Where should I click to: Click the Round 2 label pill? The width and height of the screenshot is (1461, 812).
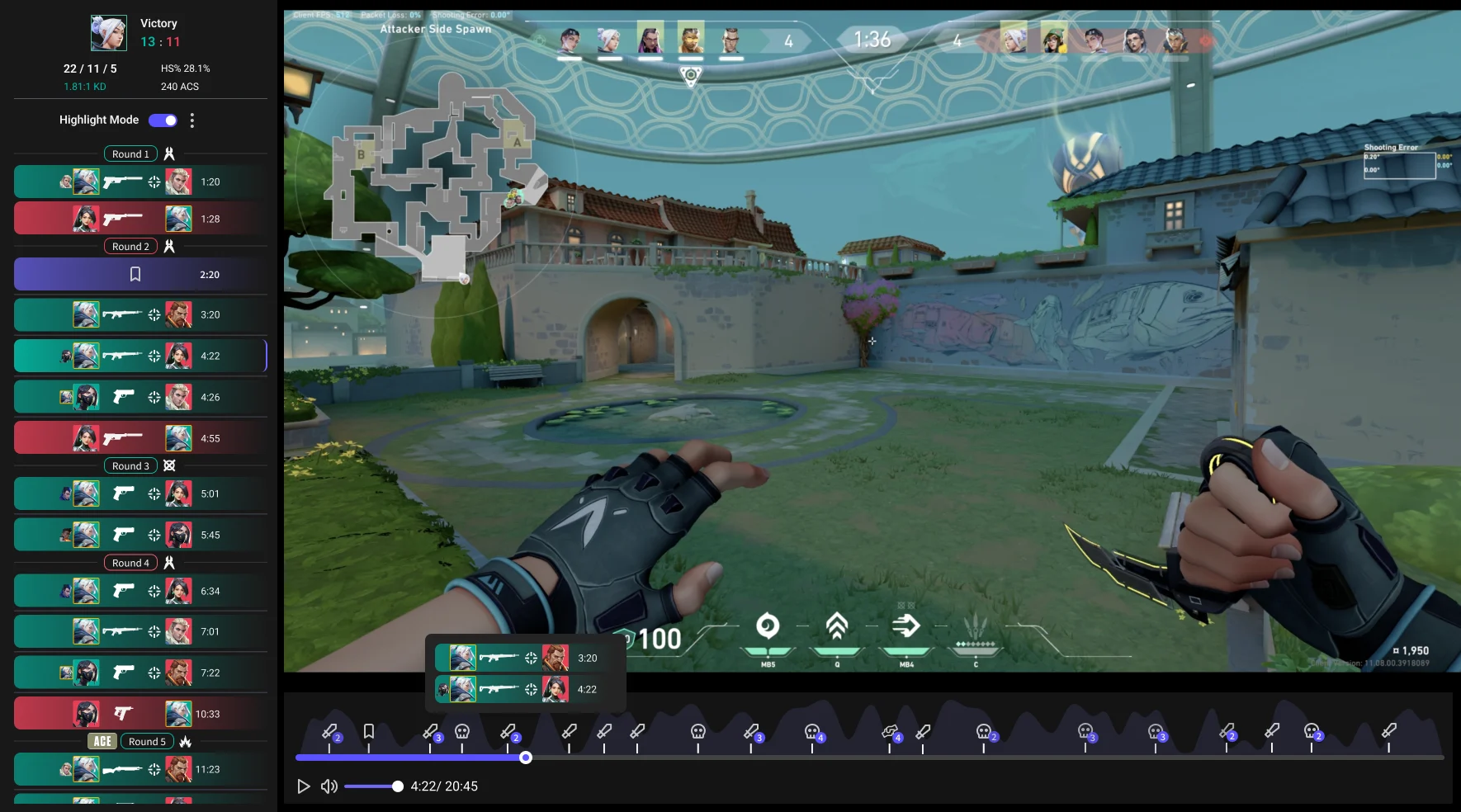tap(130, 246)
